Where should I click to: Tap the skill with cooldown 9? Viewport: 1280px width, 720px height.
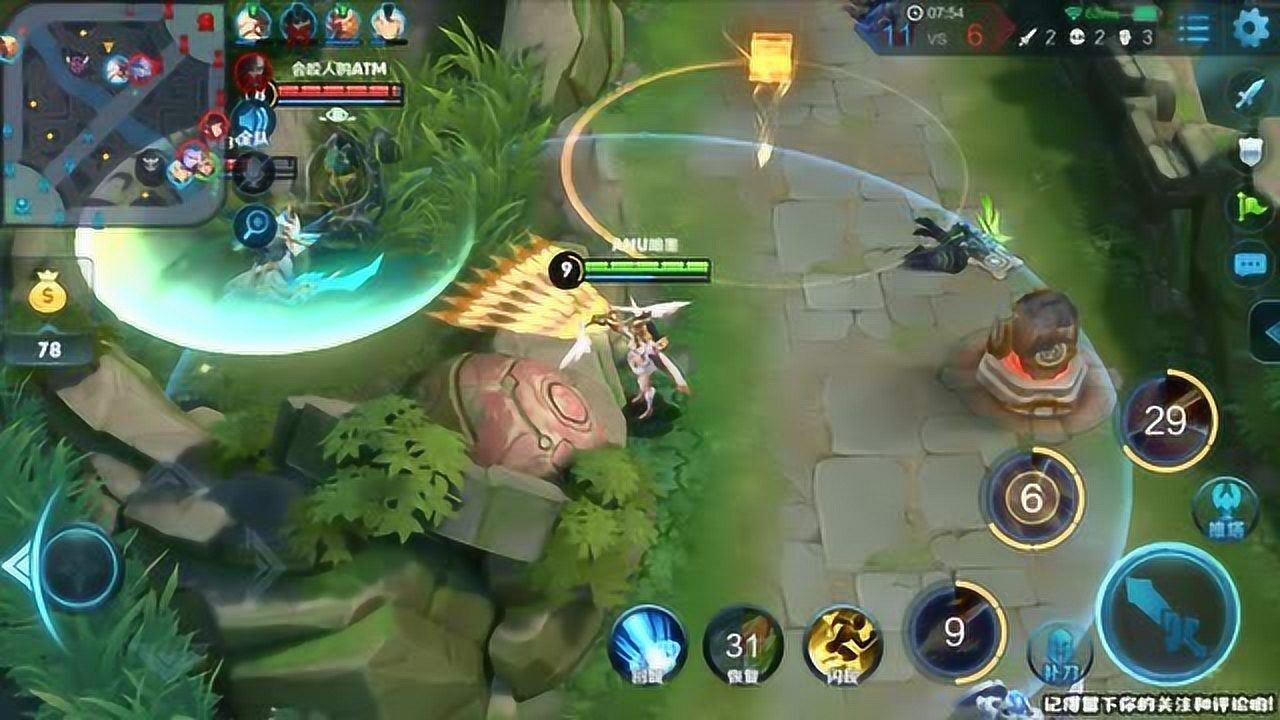(954, 632)
